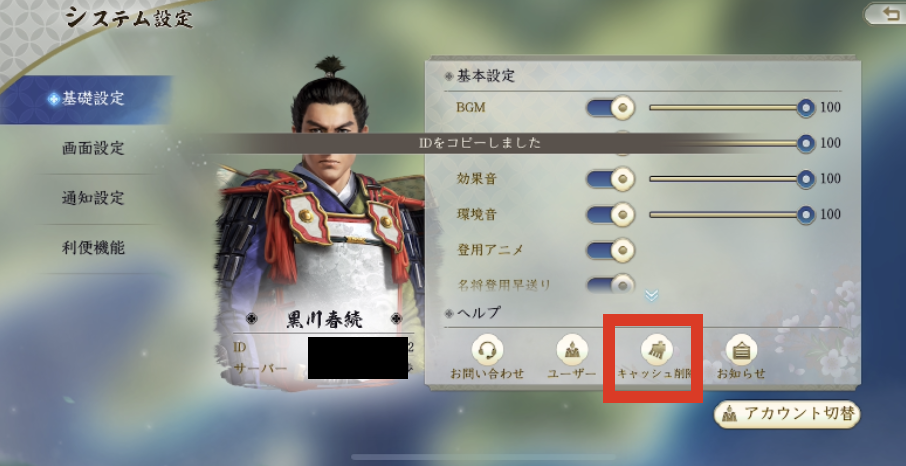
Task: Go back using the return arrow
Action: 885,13
